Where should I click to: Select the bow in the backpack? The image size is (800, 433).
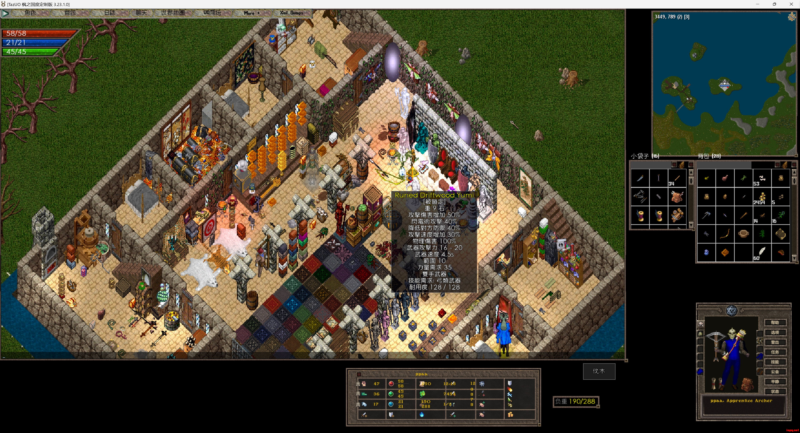[725, 232]
